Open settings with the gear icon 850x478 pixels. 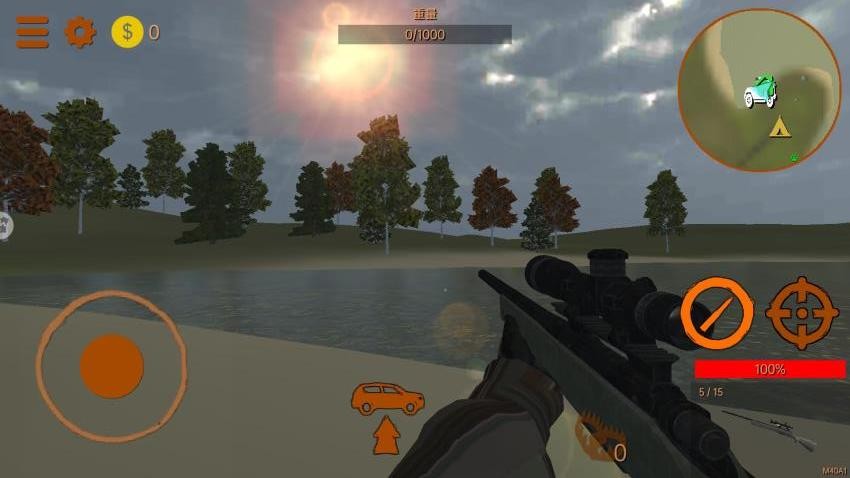(80, 32)
